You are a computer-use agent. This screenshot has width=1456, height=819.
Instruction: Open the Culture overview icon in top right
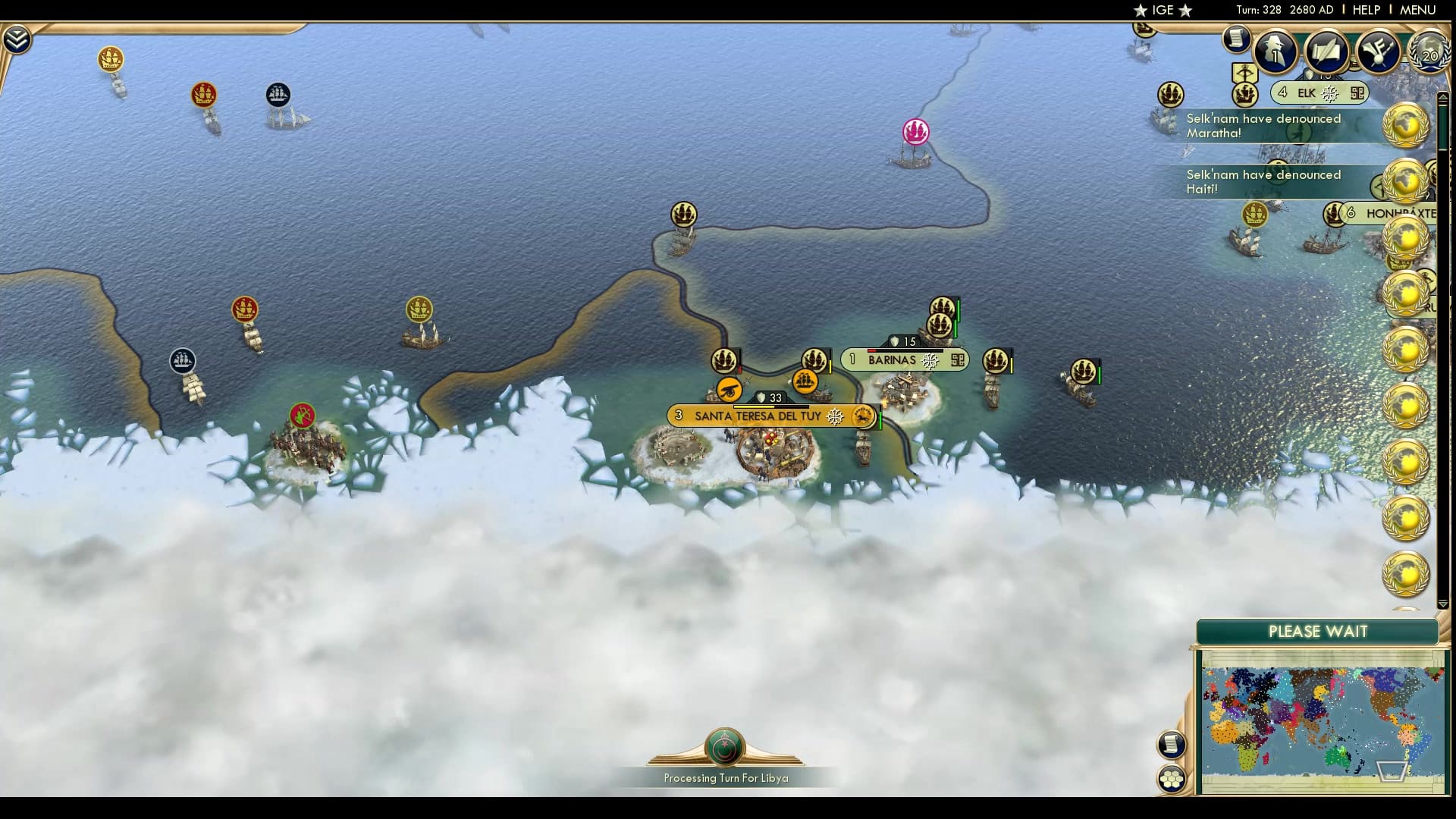click(1378, 49)
